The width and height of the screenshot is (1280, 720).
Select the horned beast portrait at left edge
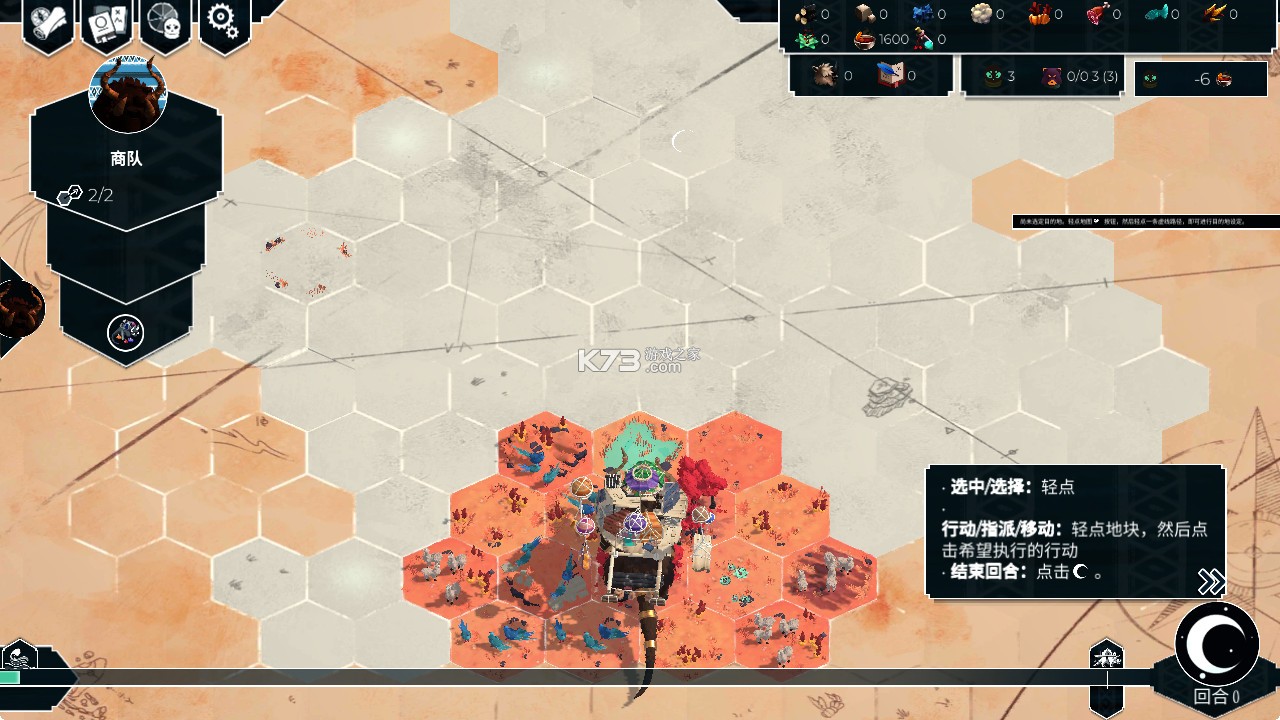click(18, 309)
